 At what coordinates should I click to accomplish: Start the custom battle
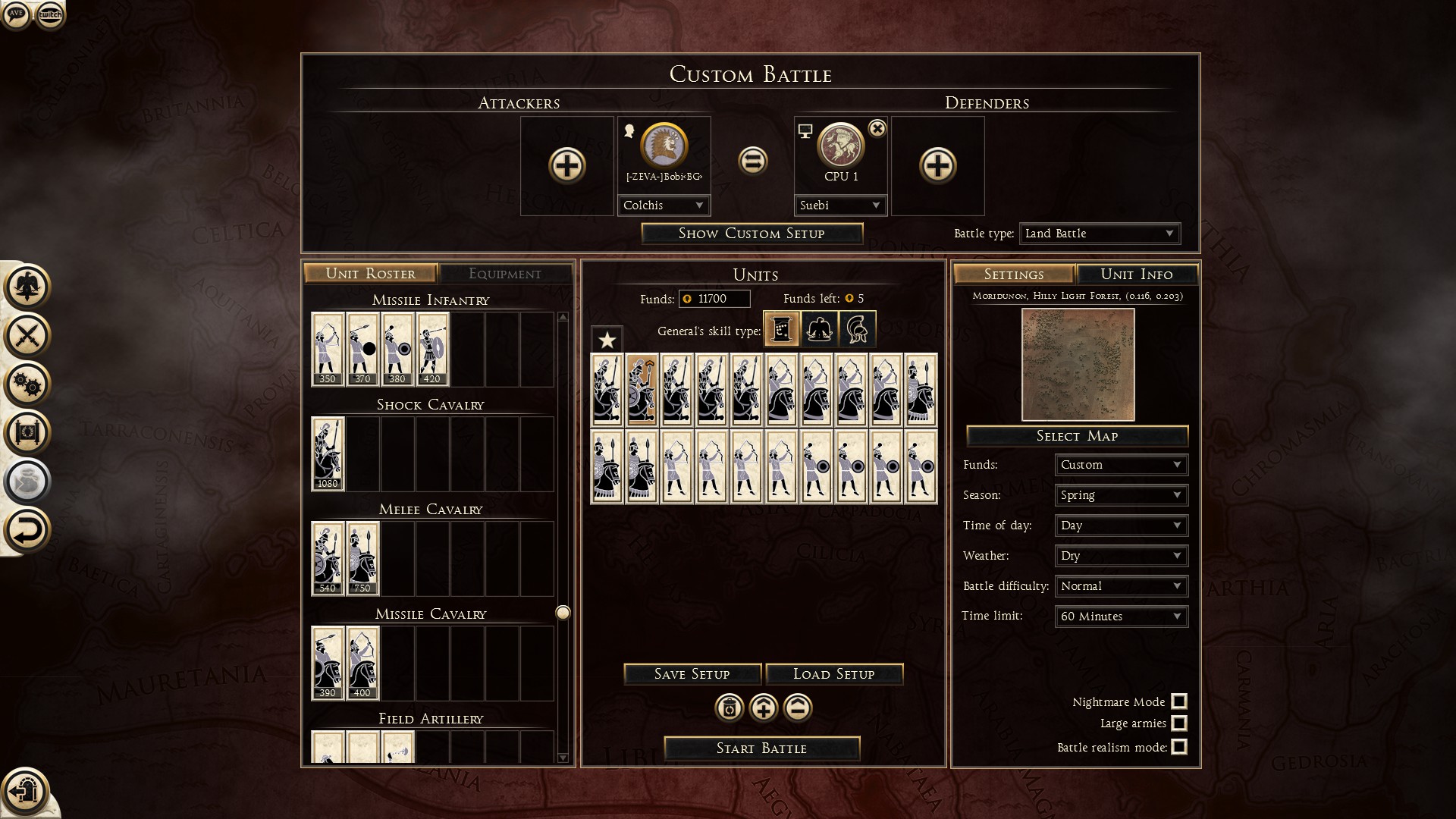pyautogui.click(x=761, y=748)
